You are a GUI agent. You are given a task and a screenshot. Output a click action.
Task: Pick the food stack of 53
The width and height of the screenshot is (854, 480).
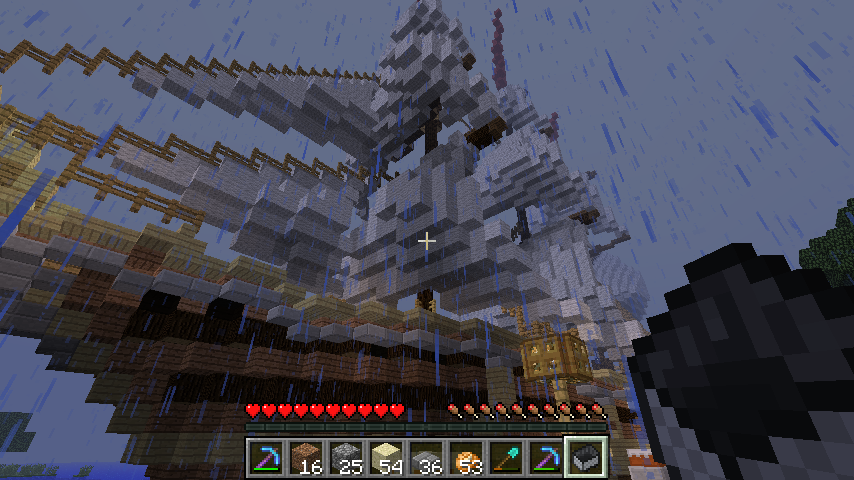(465, 457)
